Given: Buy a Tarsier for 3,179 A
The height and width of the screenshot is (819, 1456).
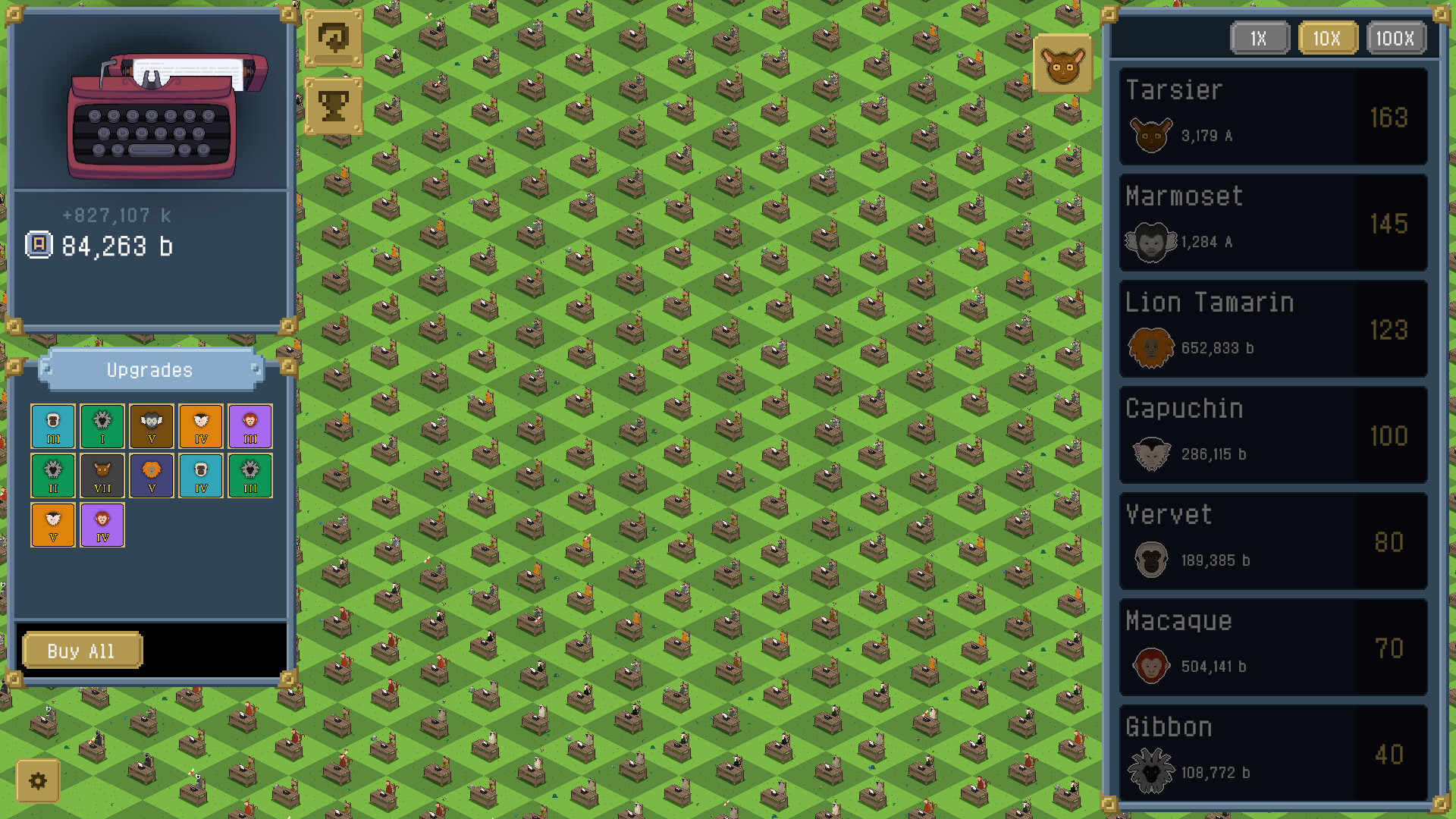Looking at the screenshot, I should (1272, 118).
